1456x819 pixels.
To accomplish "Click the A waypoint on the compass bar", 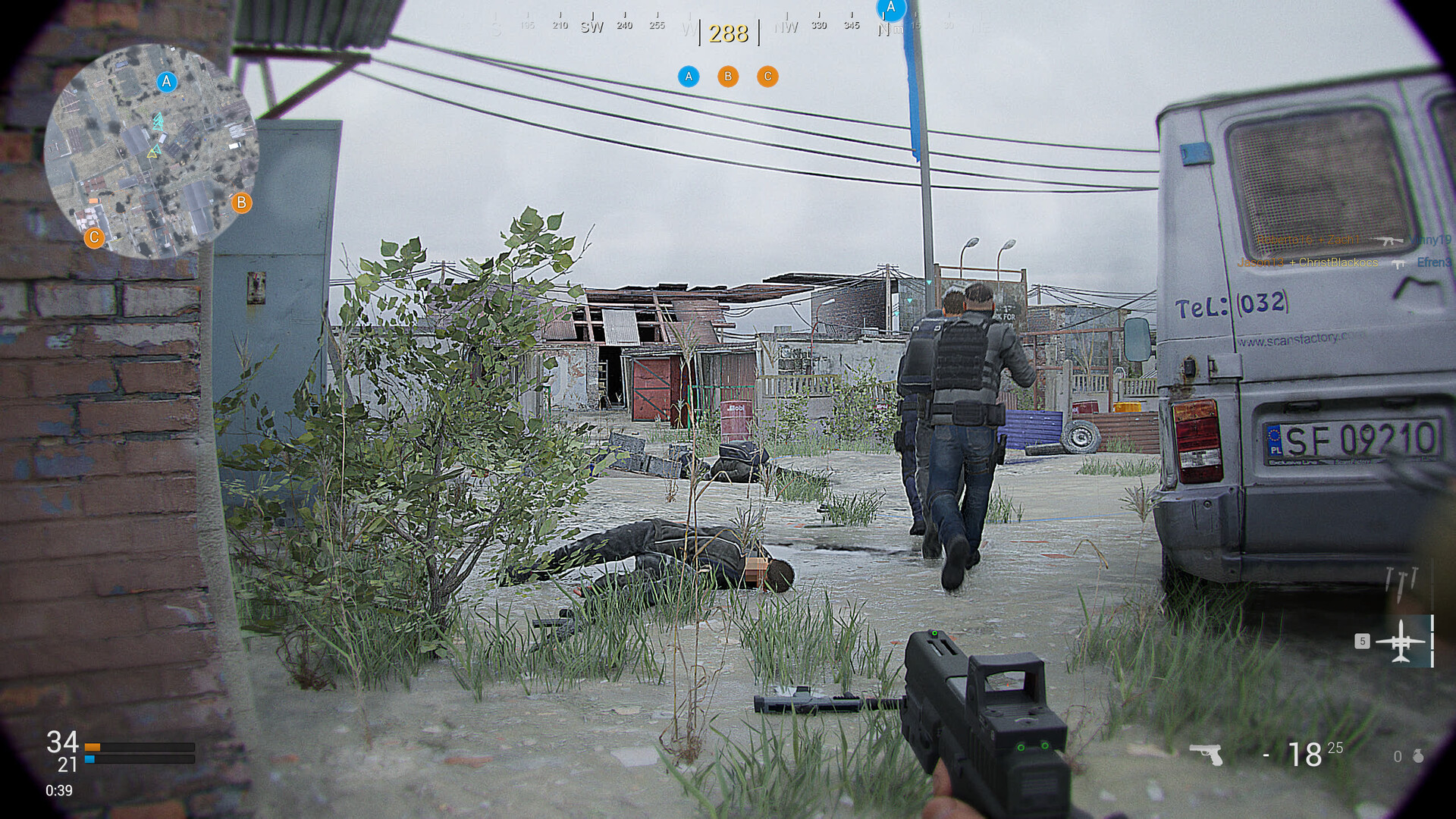I will pyautogui.click(x=891, y=9).
